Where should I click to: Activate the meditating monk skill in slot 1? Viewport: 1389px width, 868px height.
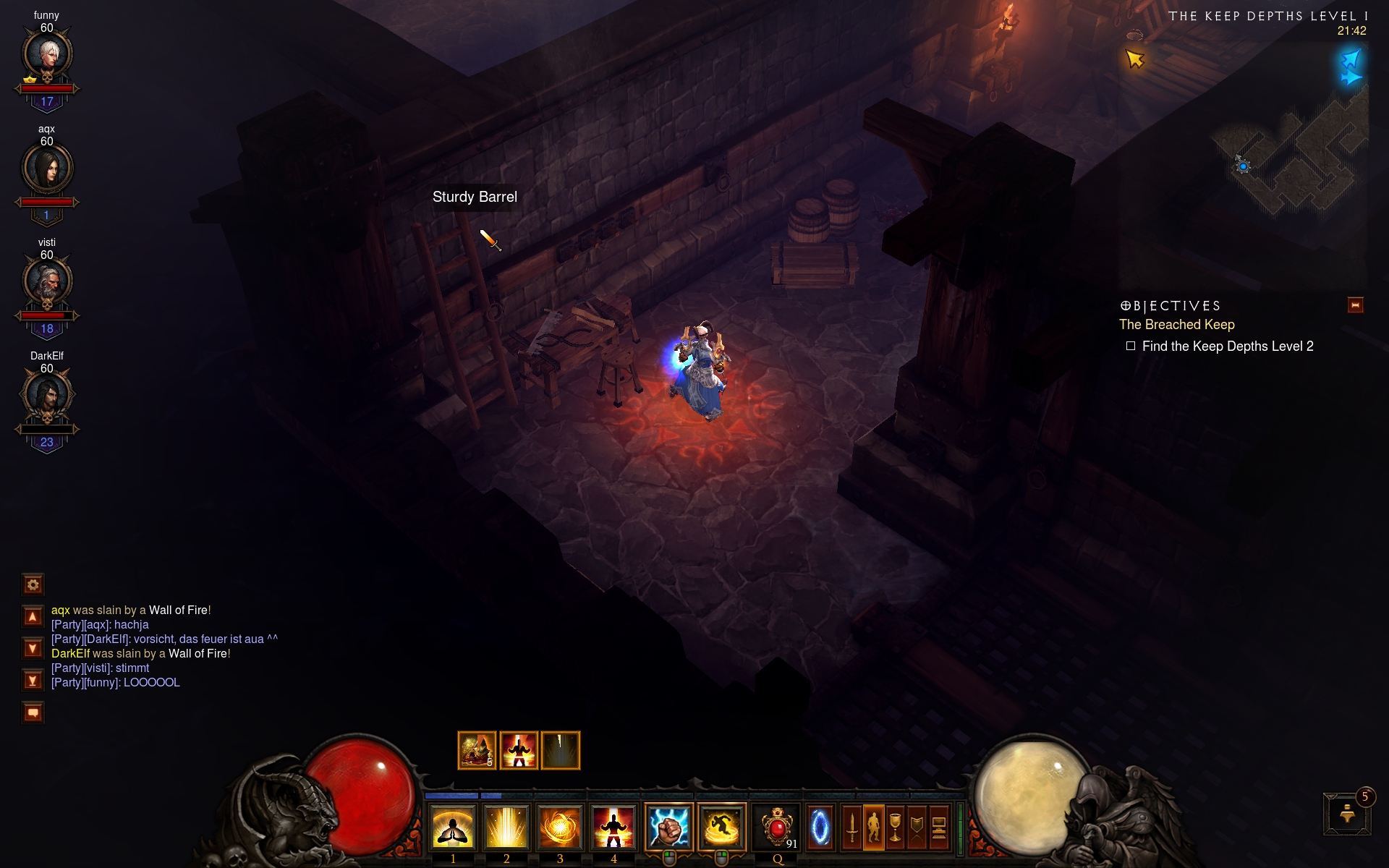pyautogui.click(x=453, y=827)
